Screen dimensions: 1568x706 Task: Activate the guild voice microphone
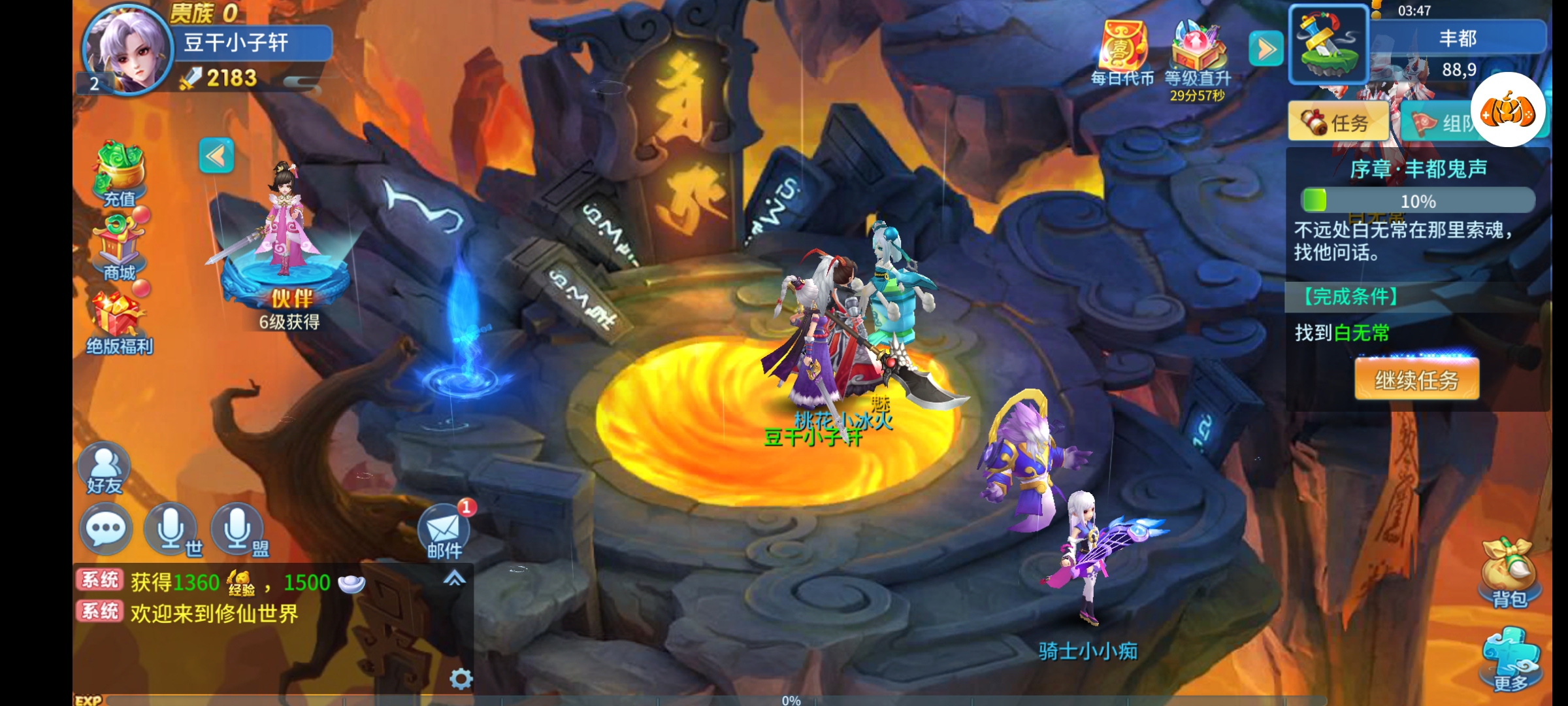pos(238,529)
